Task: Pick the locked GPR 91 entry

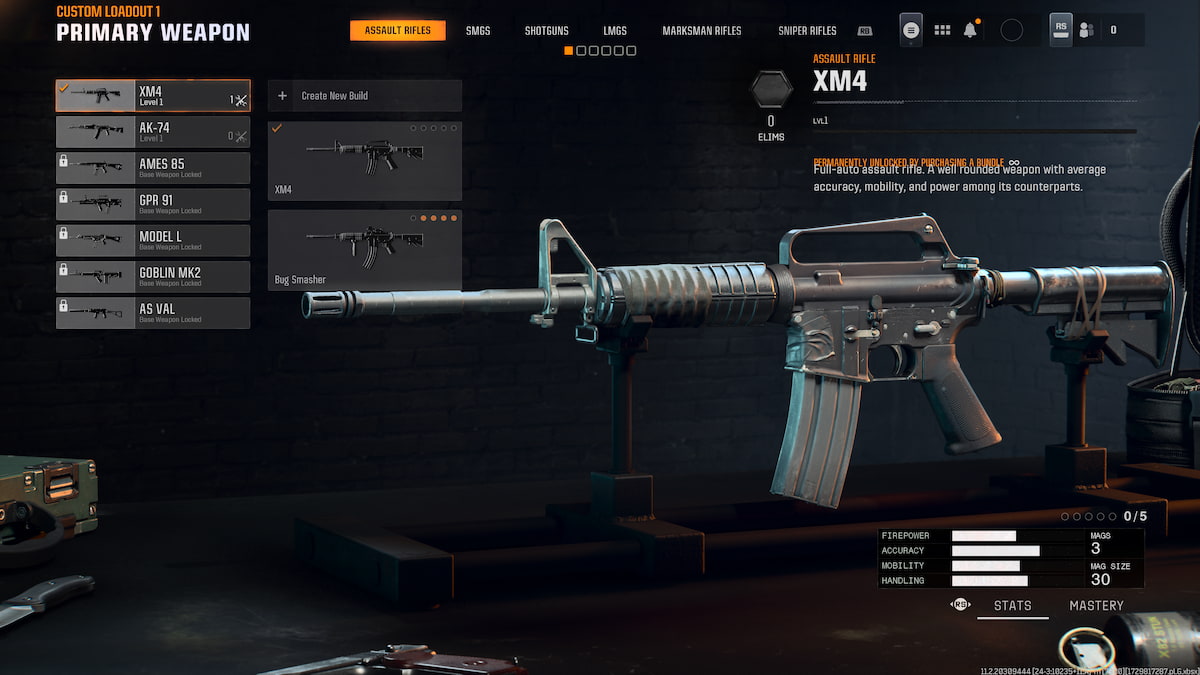Action: [152, 204]
